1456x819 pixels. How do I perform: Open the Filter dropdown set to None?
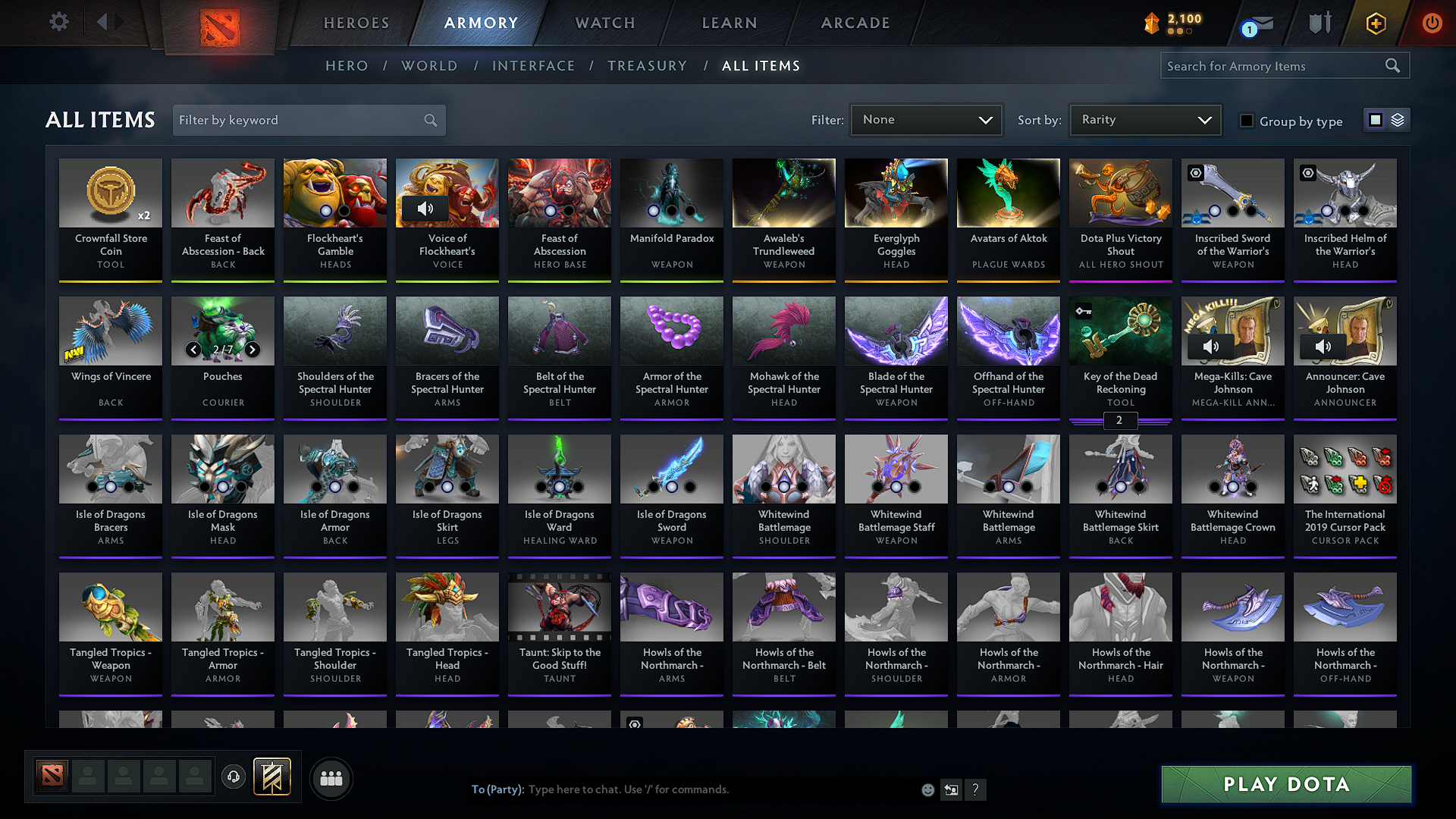tap(926, 119)
